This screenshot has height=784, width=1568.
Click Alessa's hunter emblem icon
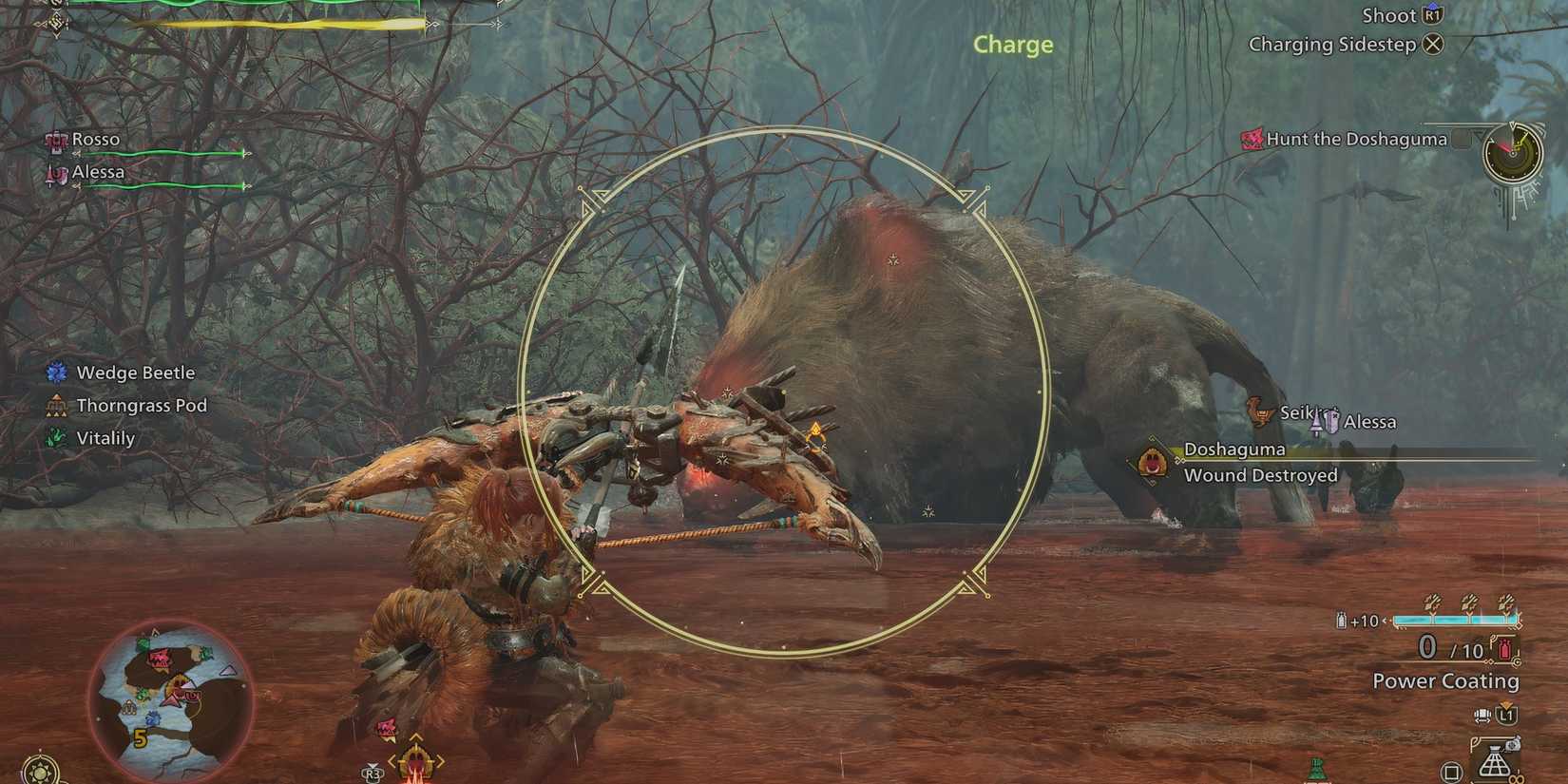click(55, 172)
